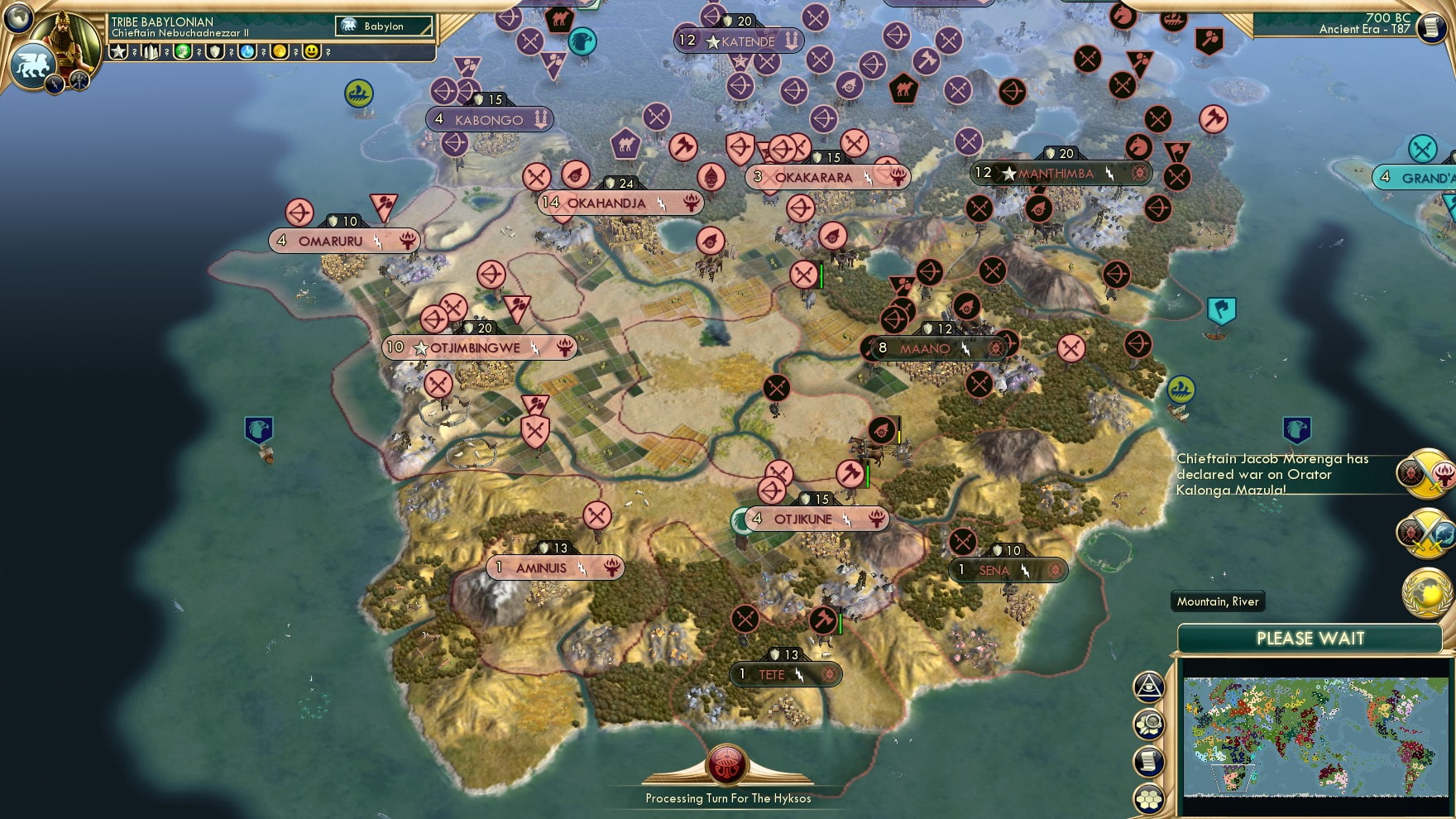Open the red war declaration notification icon
1456x819 pixels.
[1425, 474]
